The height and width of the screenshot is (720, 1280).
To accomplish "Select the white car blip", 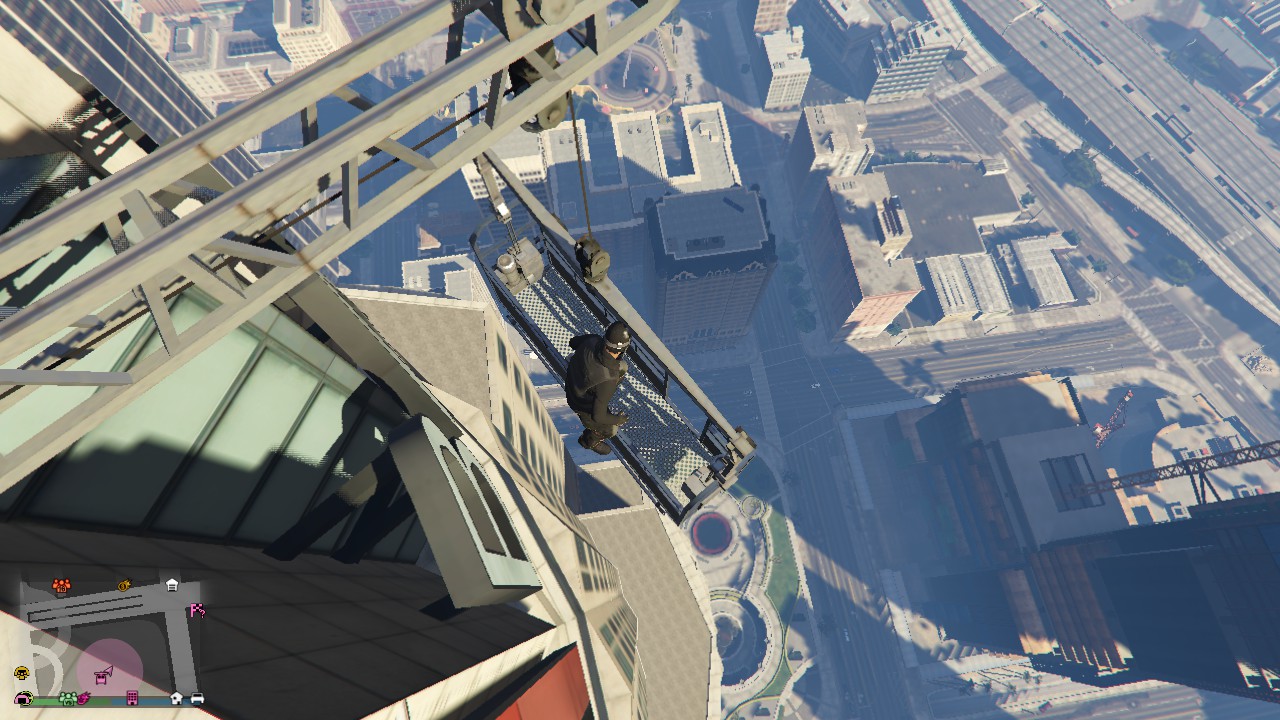I will pyautogui.click(x=197, y=697).
